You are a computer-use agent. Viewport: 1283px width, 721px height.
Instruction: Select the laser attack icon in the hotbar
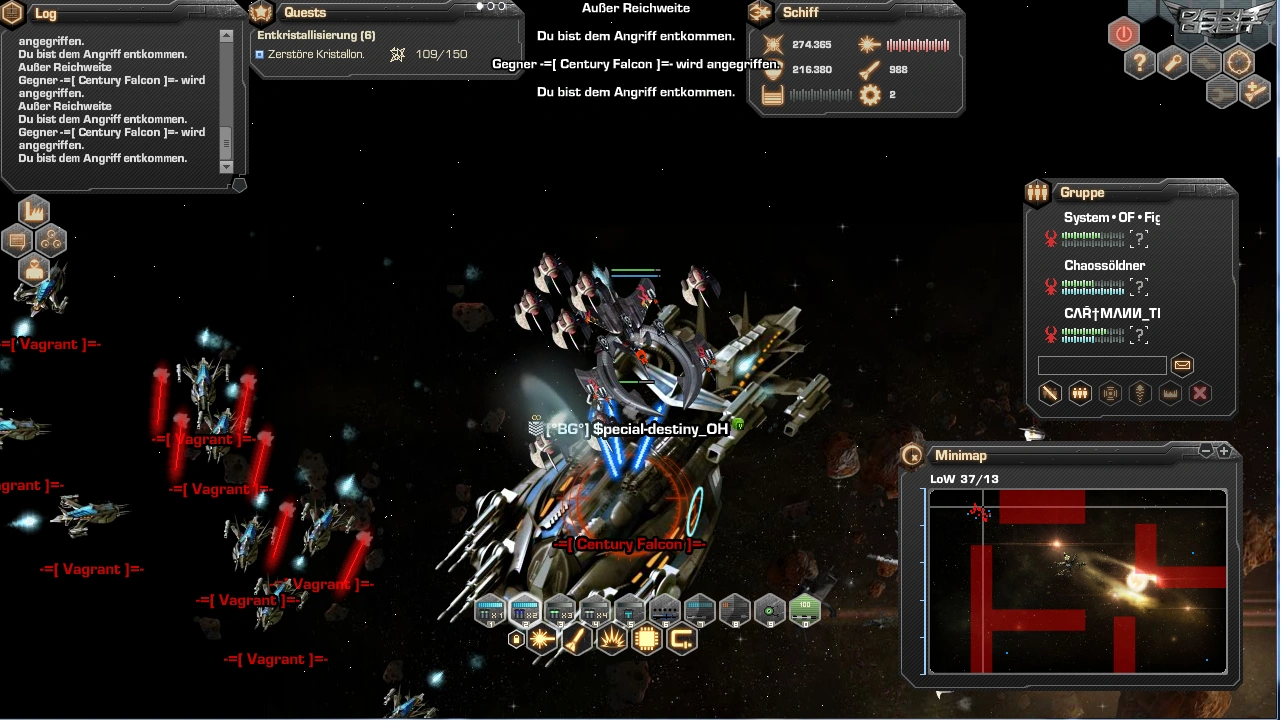(542, 639)
